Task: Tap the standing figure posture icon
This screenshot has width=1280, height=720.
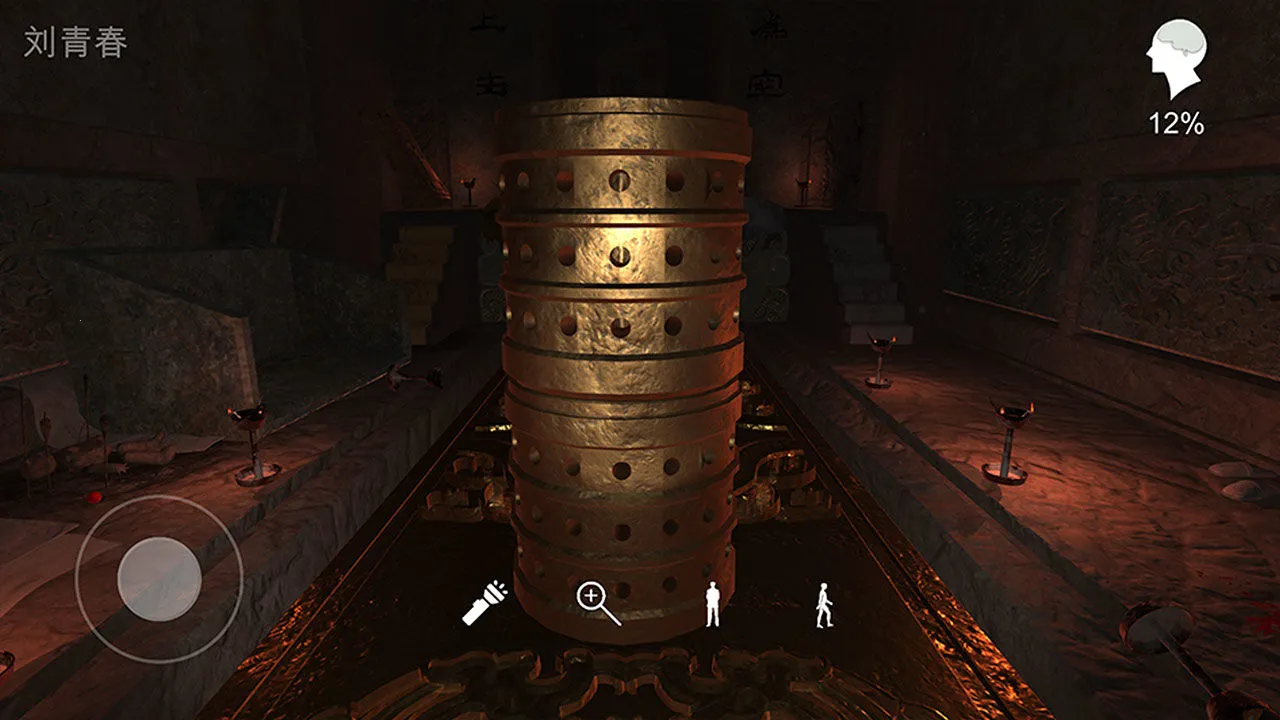Action: pos(712,601)
